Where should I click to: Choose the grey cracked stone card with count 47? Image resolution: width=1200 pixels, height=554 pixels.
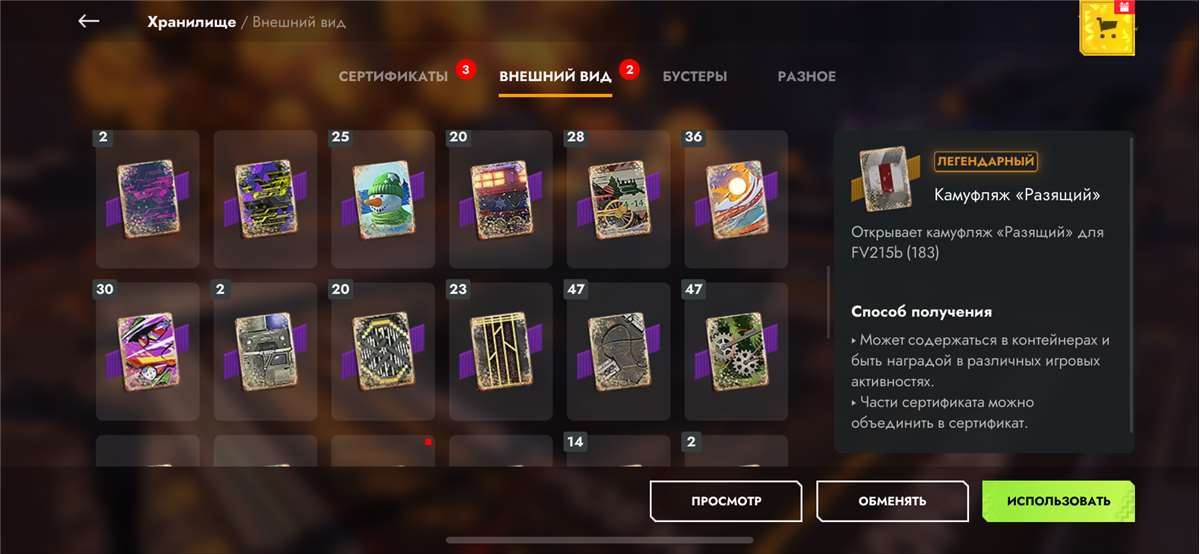point(618,351)
